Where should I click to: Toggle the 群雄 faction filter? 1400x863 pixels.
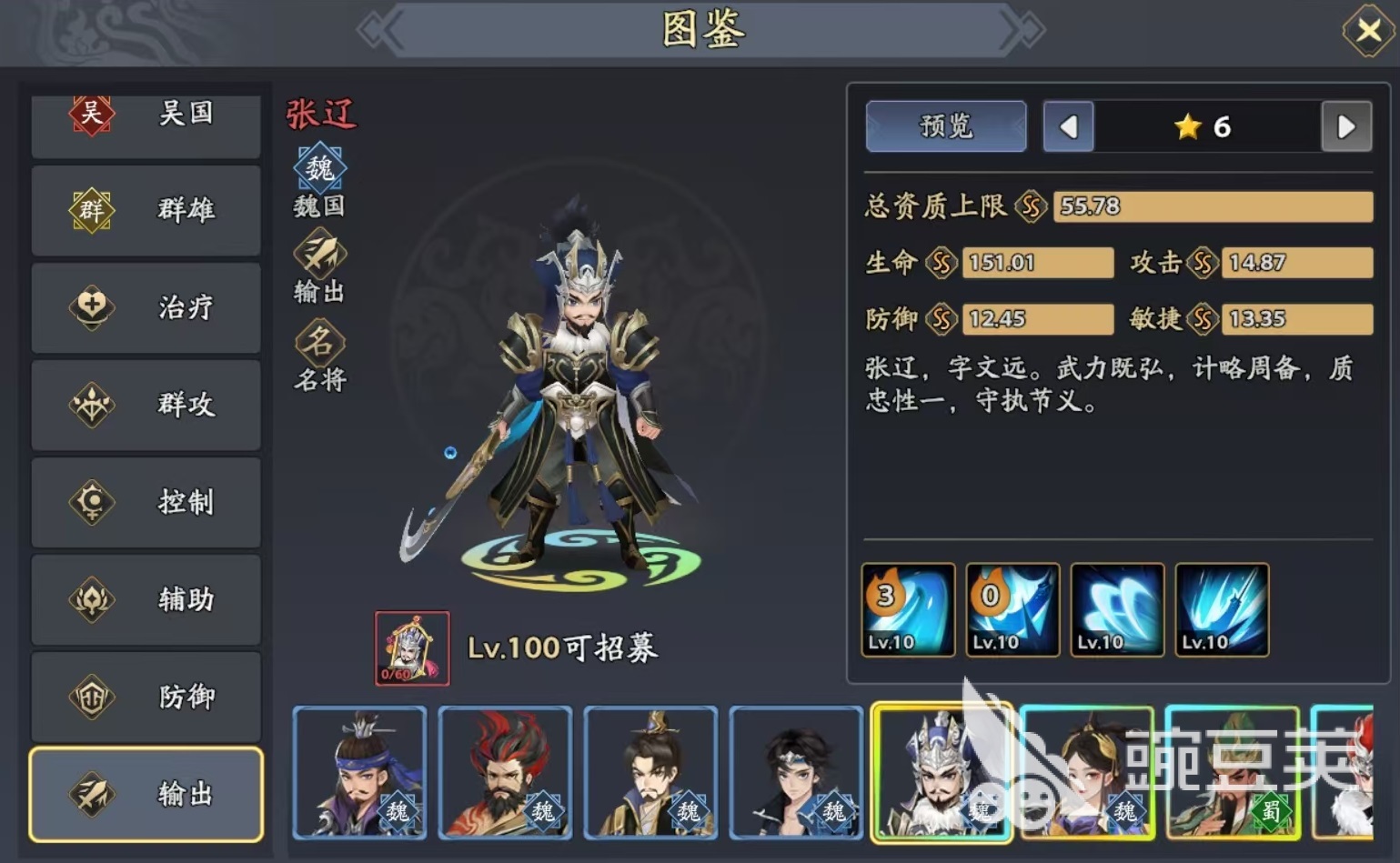[146, 211]
